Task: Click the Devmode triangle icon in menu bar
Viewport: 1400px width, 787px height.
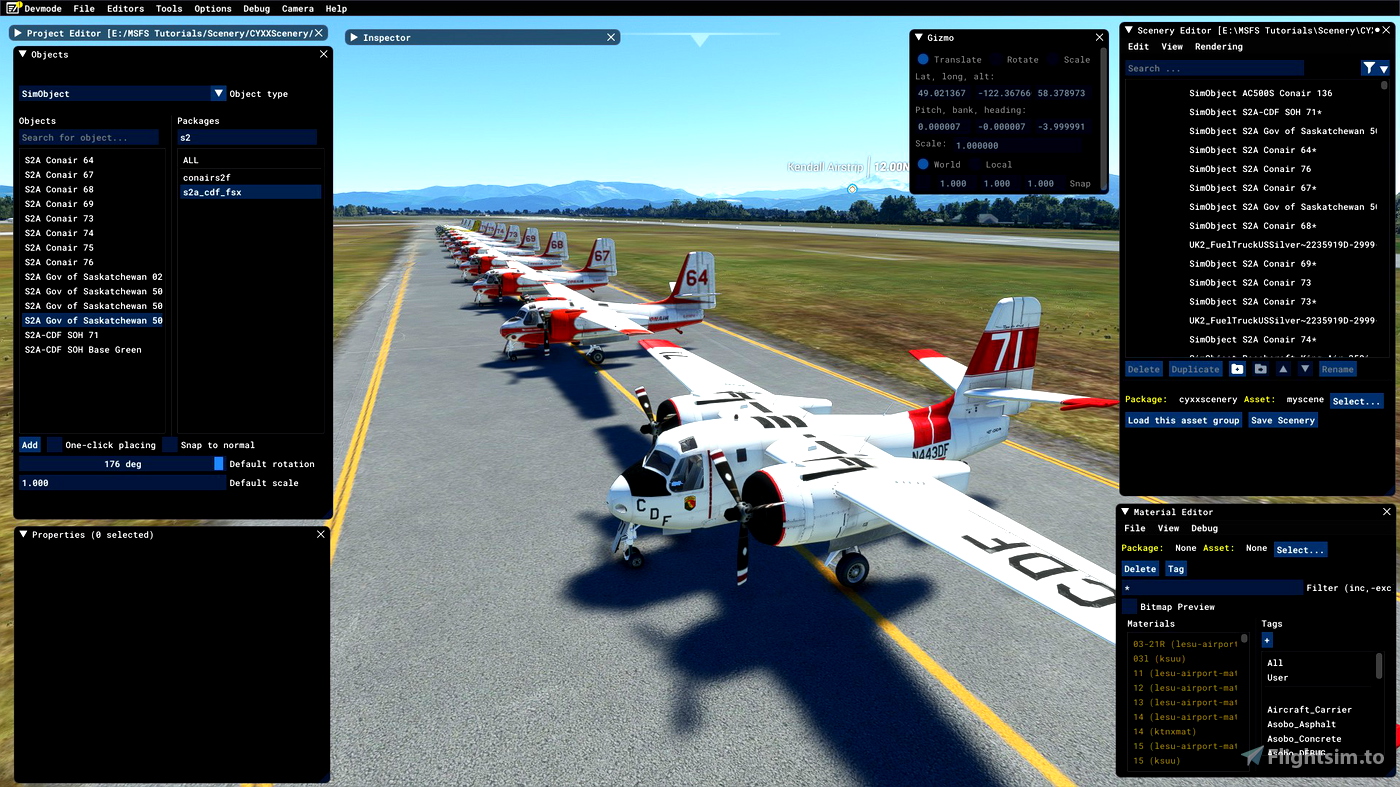Action: pyautogui.click(x=14, y=7)
